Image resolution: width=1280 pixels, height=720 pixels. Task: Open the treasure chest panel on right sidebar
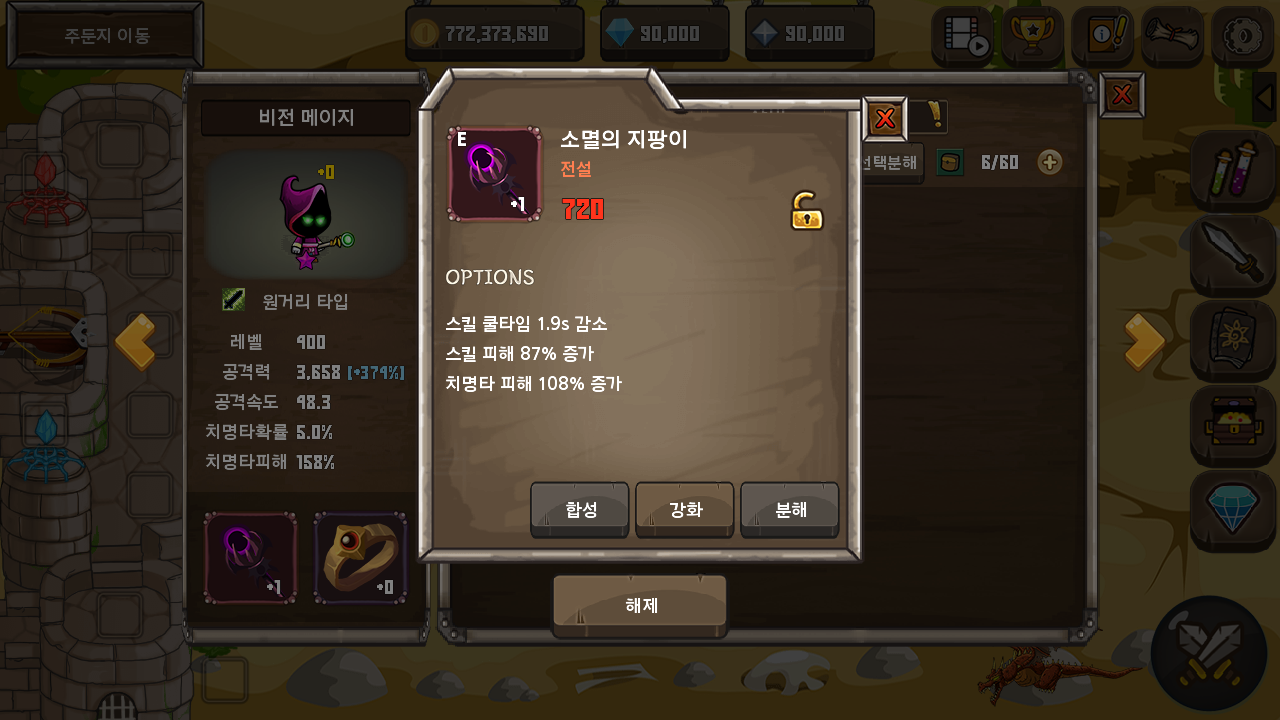(1232, 426)
